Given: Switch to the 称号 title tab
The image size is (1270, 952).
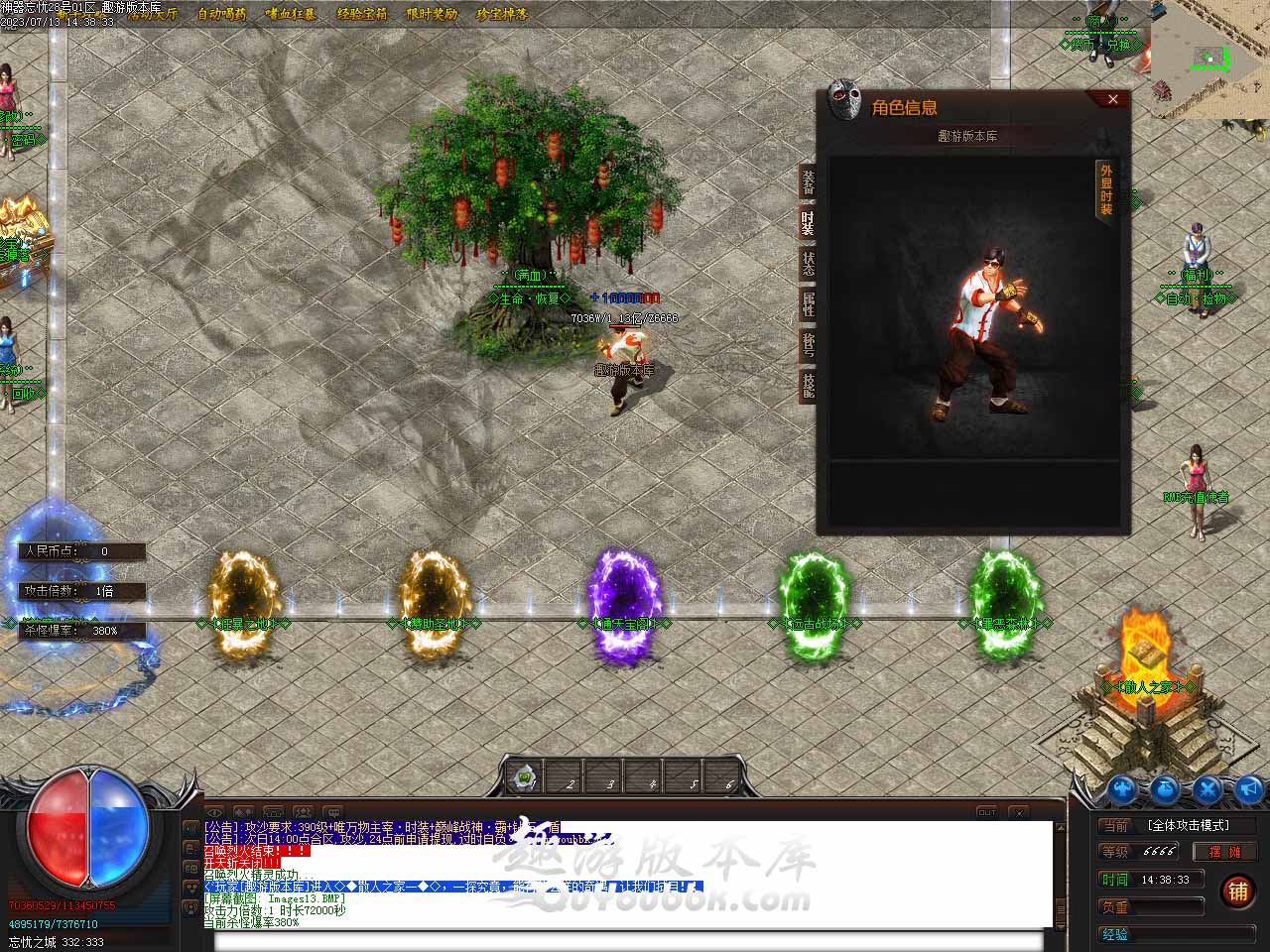Looking at the screenshot, I should coord(809,345).
